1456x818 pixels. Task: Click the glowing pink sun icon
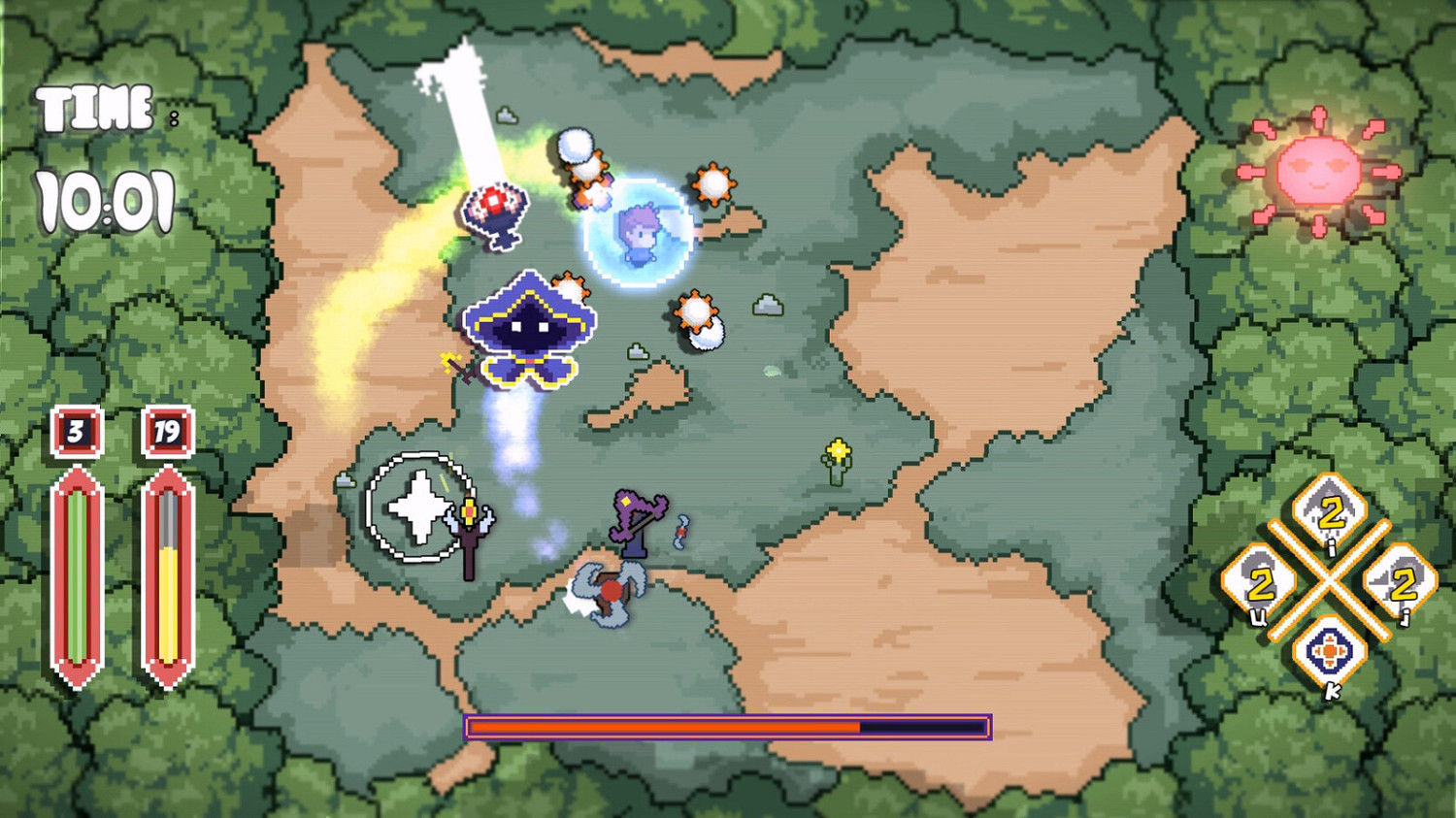[1320, 170]
